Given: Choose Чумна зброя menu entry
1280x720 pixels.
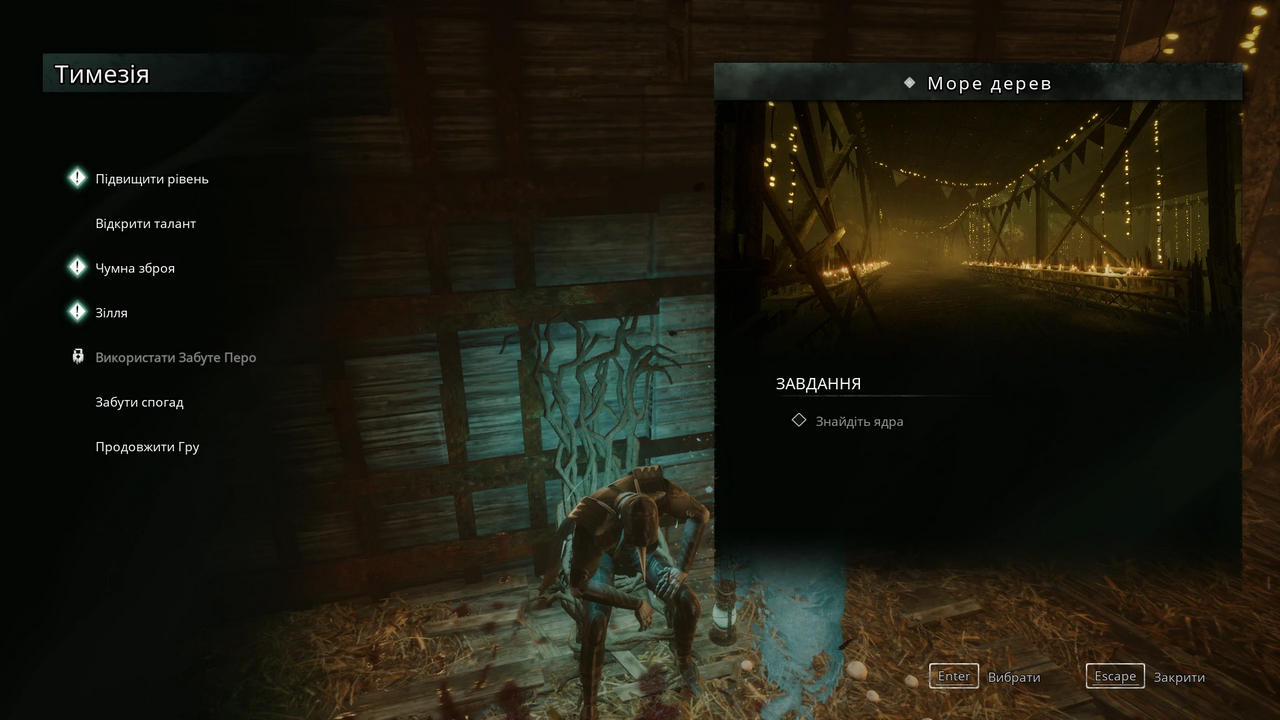Looking at the screenshot, I should click(134, 268).
